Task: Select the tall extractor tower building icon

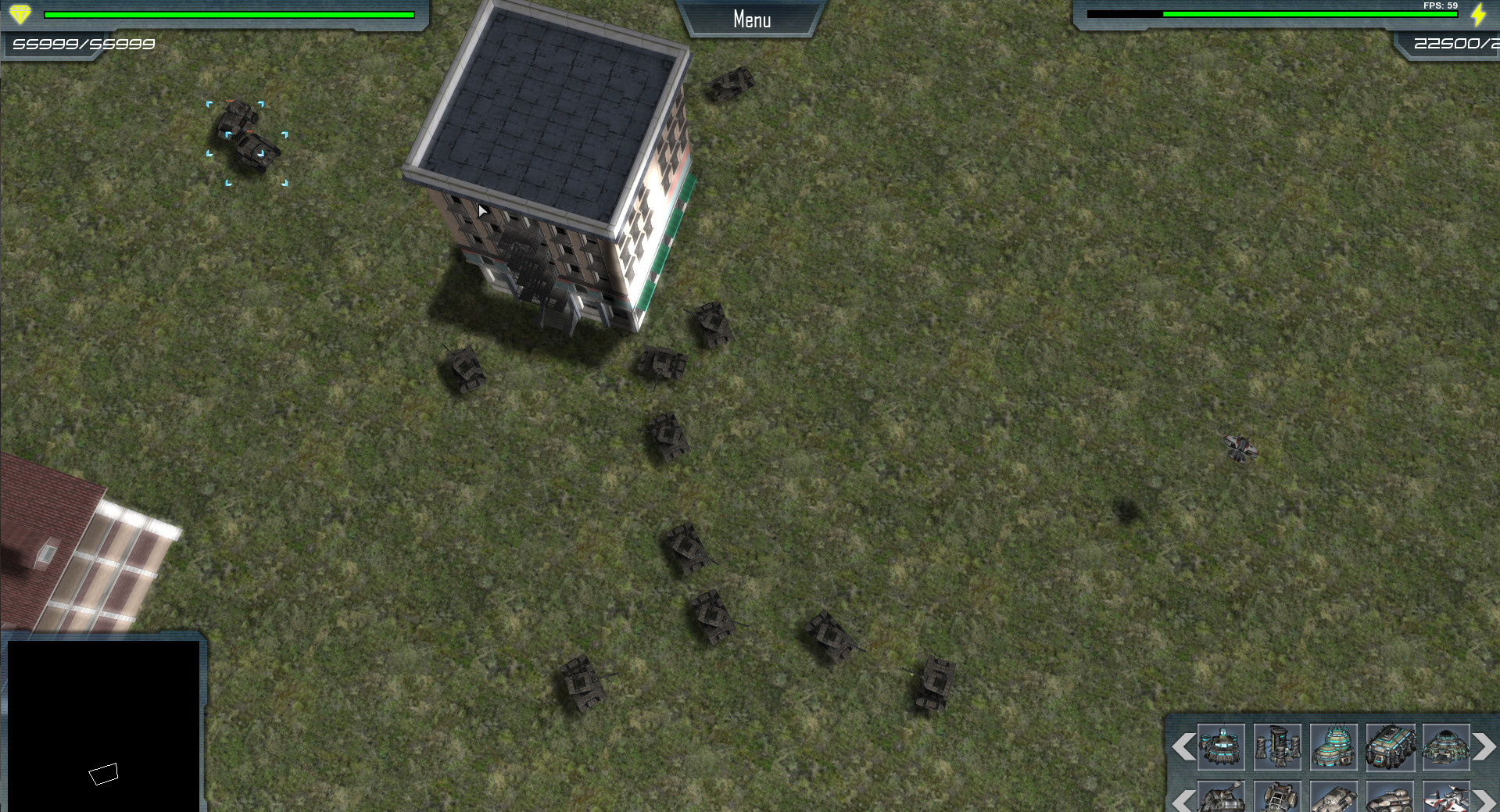Action: point(1278,746)
